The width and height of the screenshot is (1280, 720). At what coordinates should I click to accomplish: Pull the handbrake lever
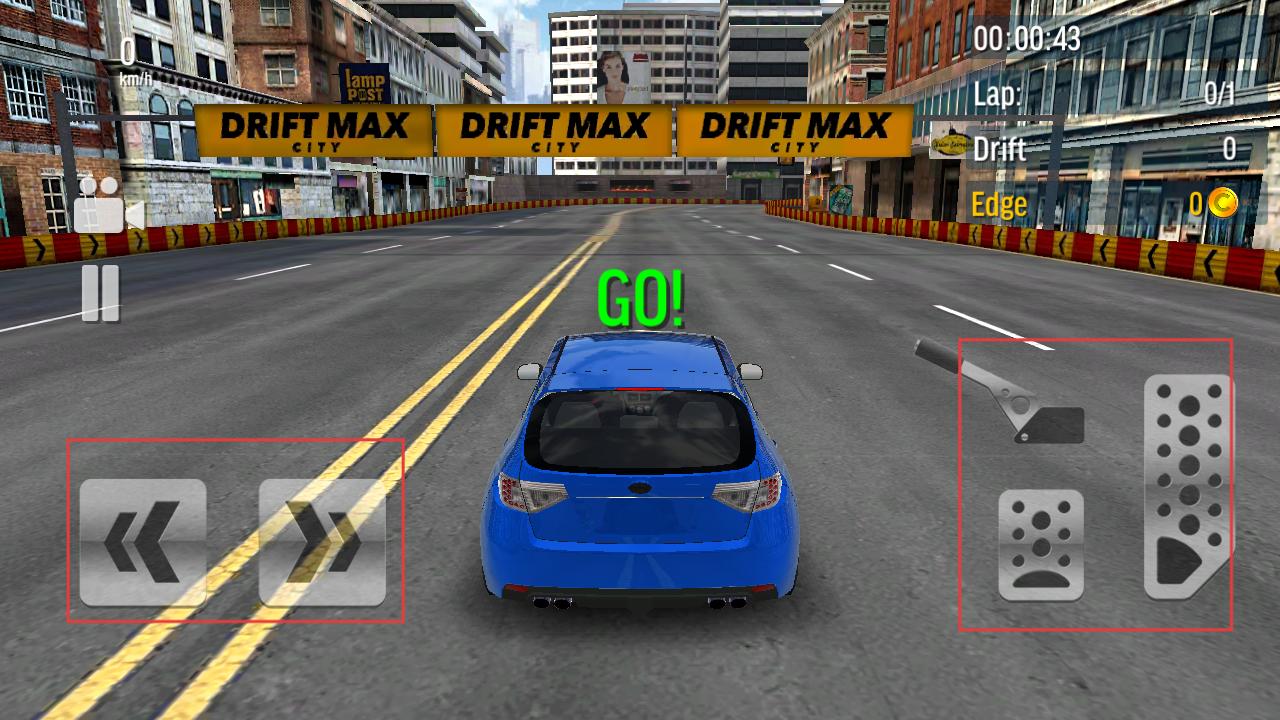click(1010, 395)
